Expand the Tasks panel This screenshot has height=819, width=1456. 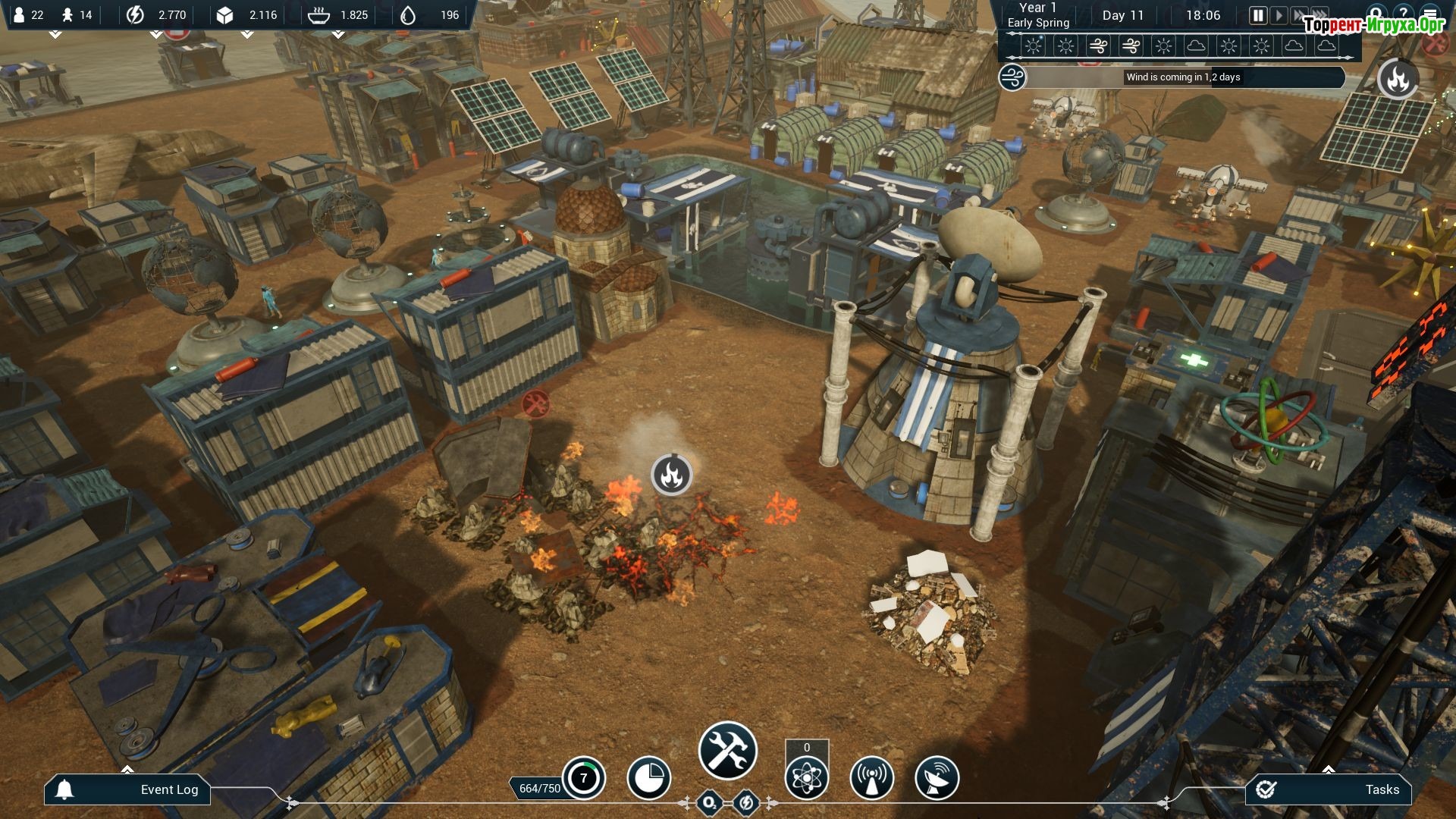[x=1329, y=789]
